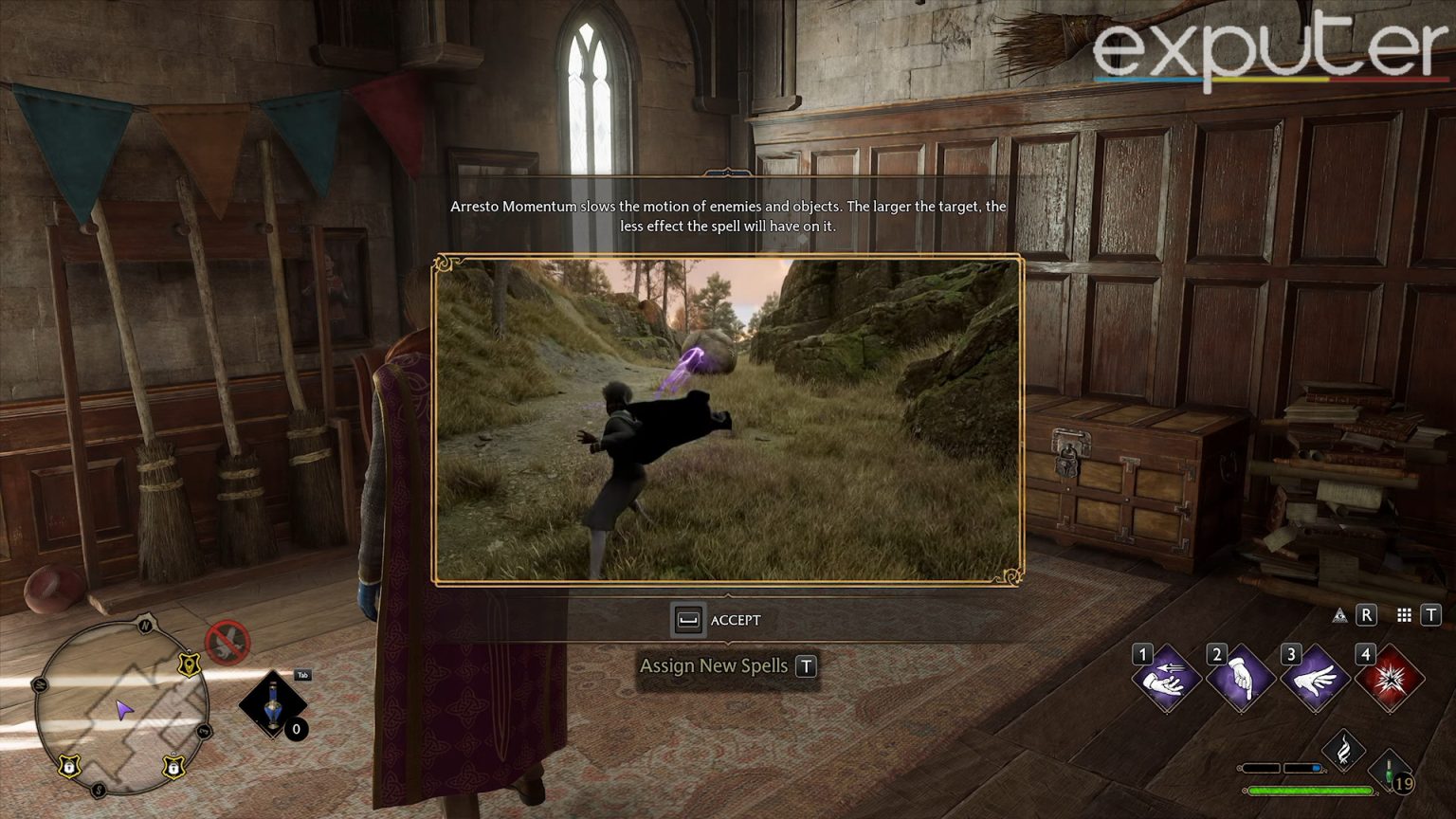The height and width of the screenshot is (819, 1456).
Task: Click the T keybind icon beside the grid
Action: tap(1431, 616)
